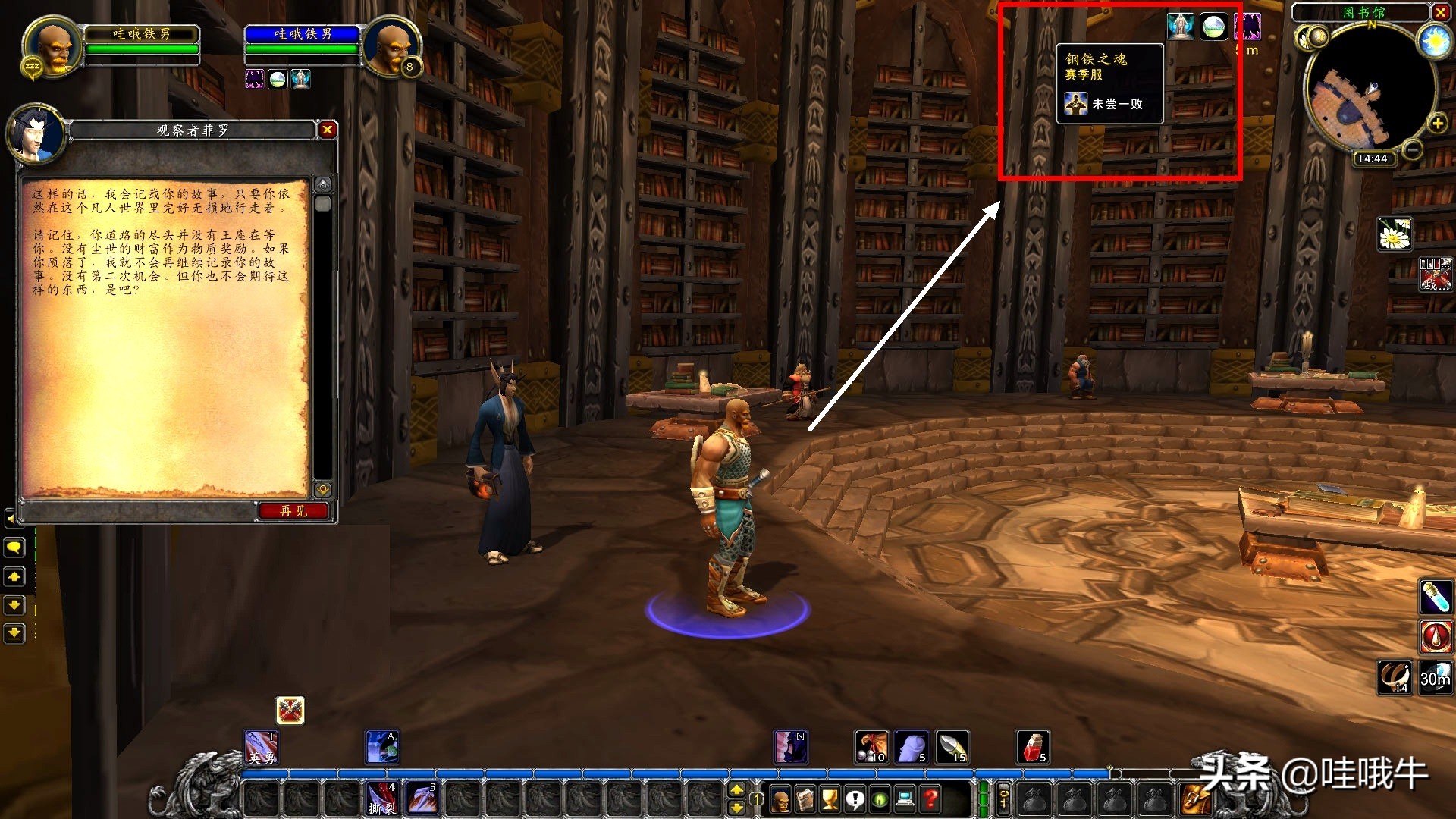Open the character info micro button
This screenshot has height=819, width=1456.
pos(781,799)
